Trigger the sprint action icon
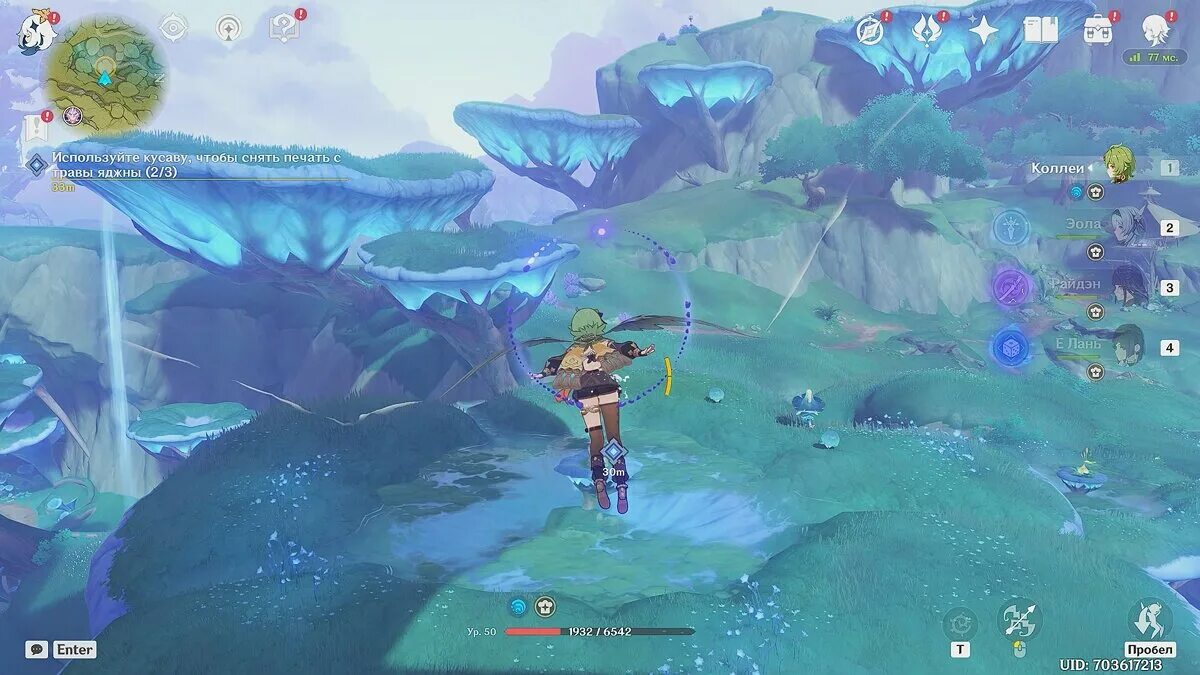The height and width of the screenshot is (675, 1200). (1149, 620)
